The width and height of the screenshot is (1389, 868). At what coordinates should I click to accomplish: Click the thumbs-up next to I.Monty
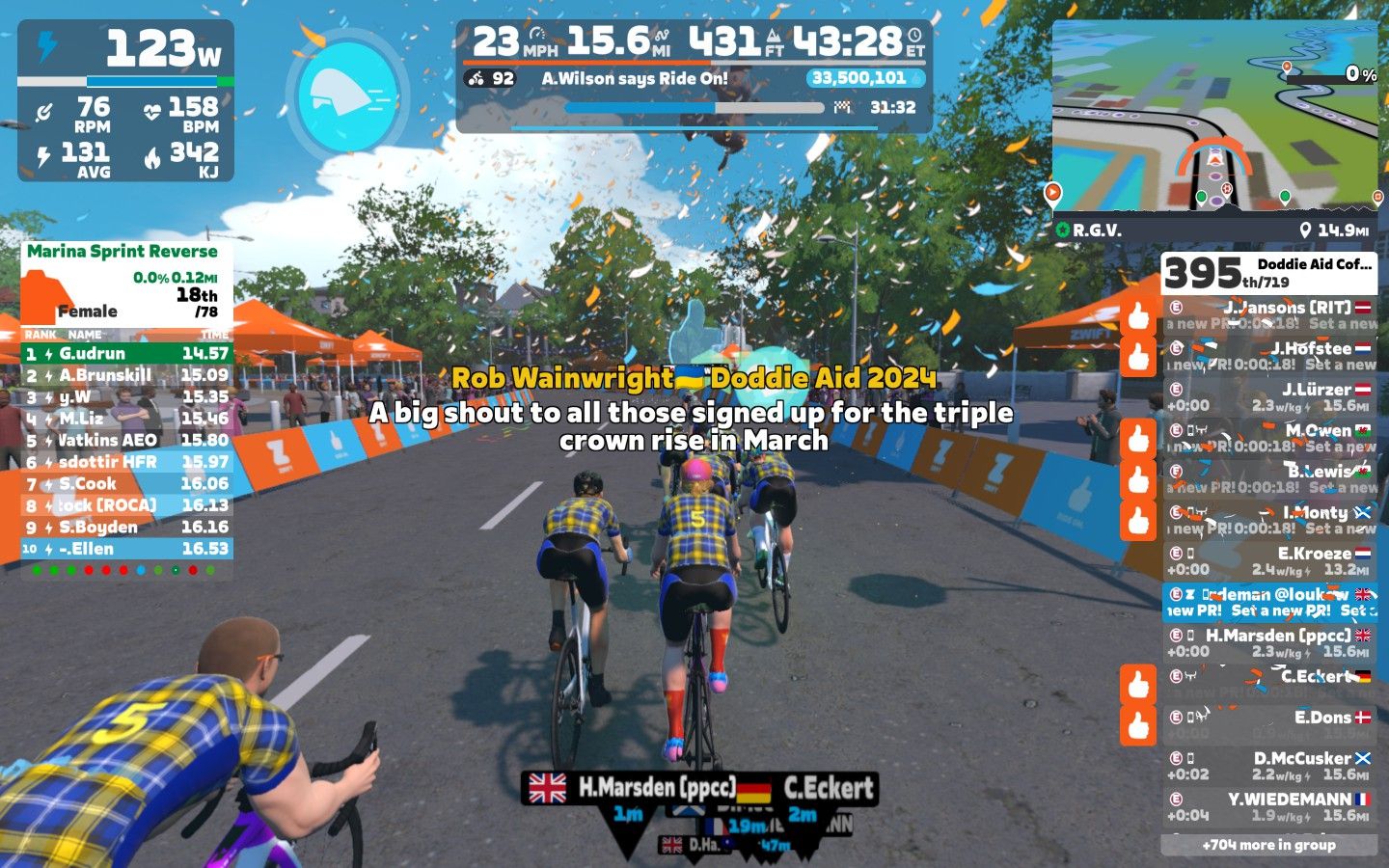1138,520
